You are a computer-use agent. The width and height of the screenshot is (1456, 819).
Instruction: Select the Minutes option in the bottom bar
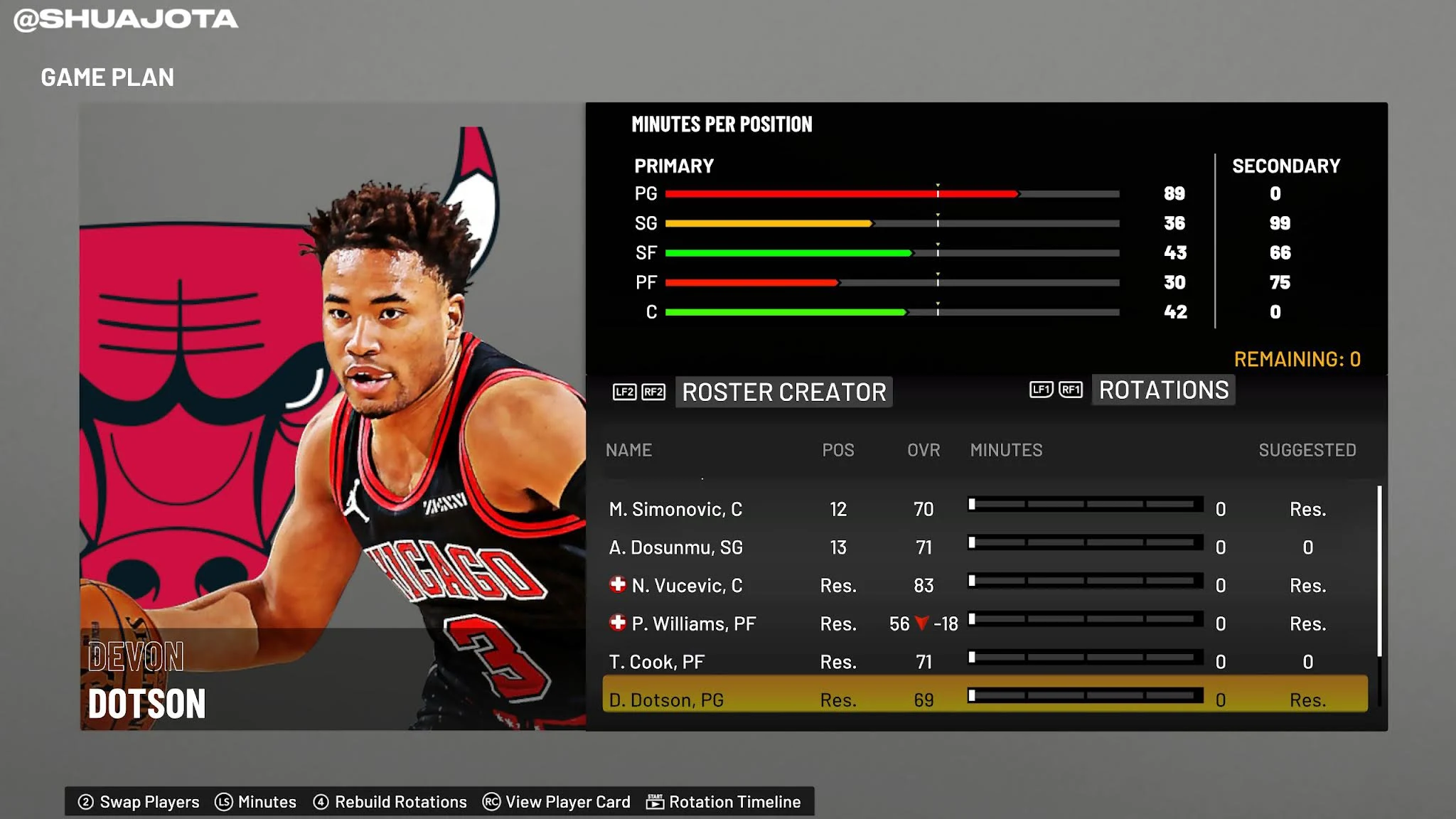pos(256,802)
